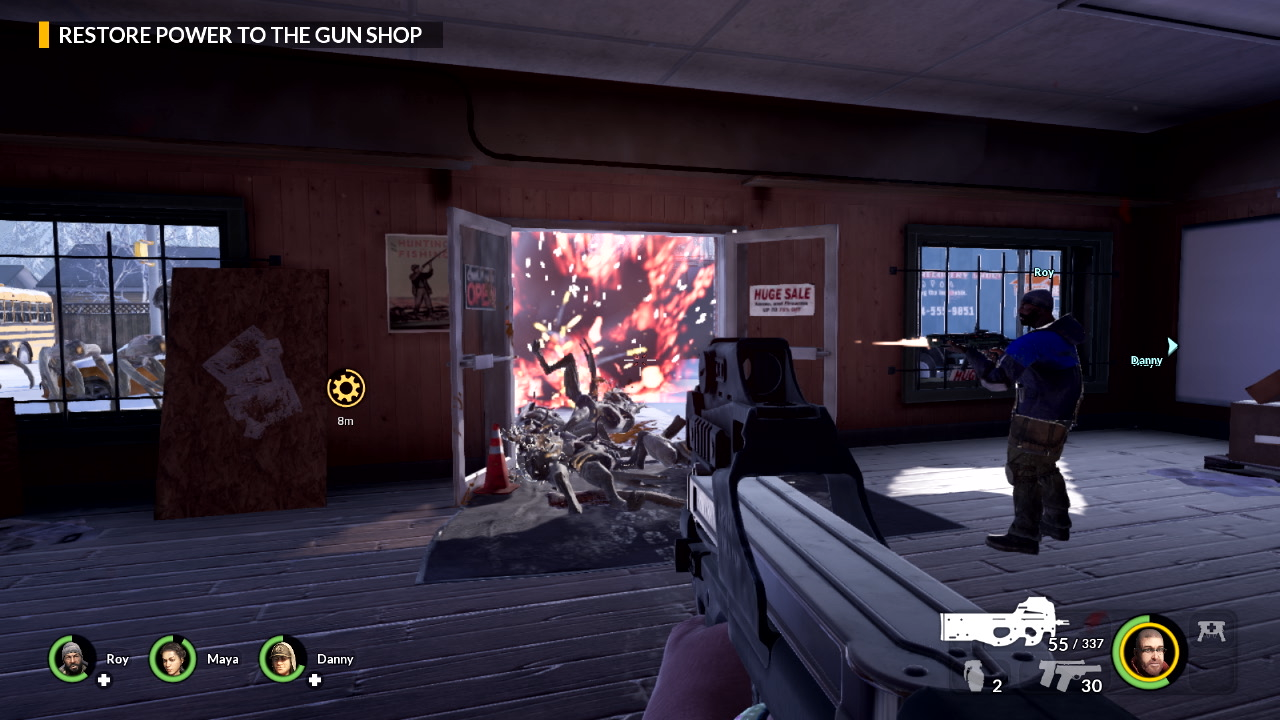Click the Roy nametag above the teammate
1280x720 pixels.
click(1043, 270)
